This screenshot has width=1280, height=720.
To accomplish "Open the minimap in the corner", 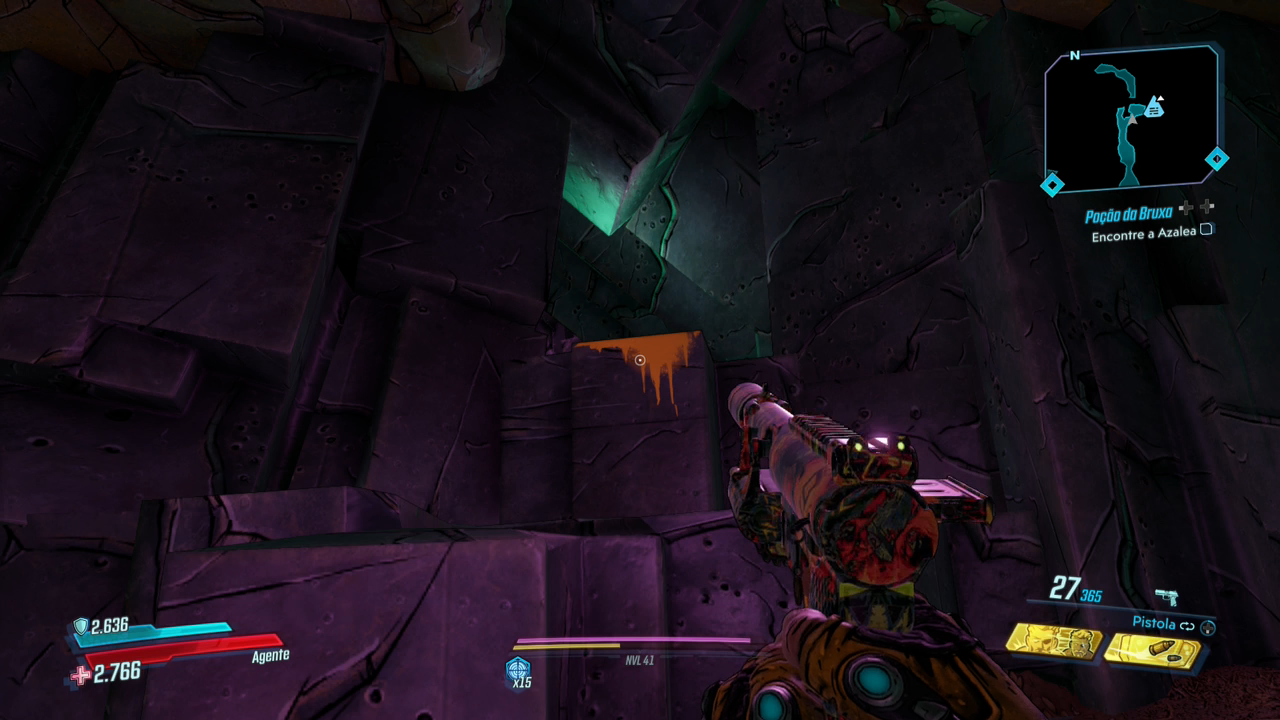I will pos(1131,117).
